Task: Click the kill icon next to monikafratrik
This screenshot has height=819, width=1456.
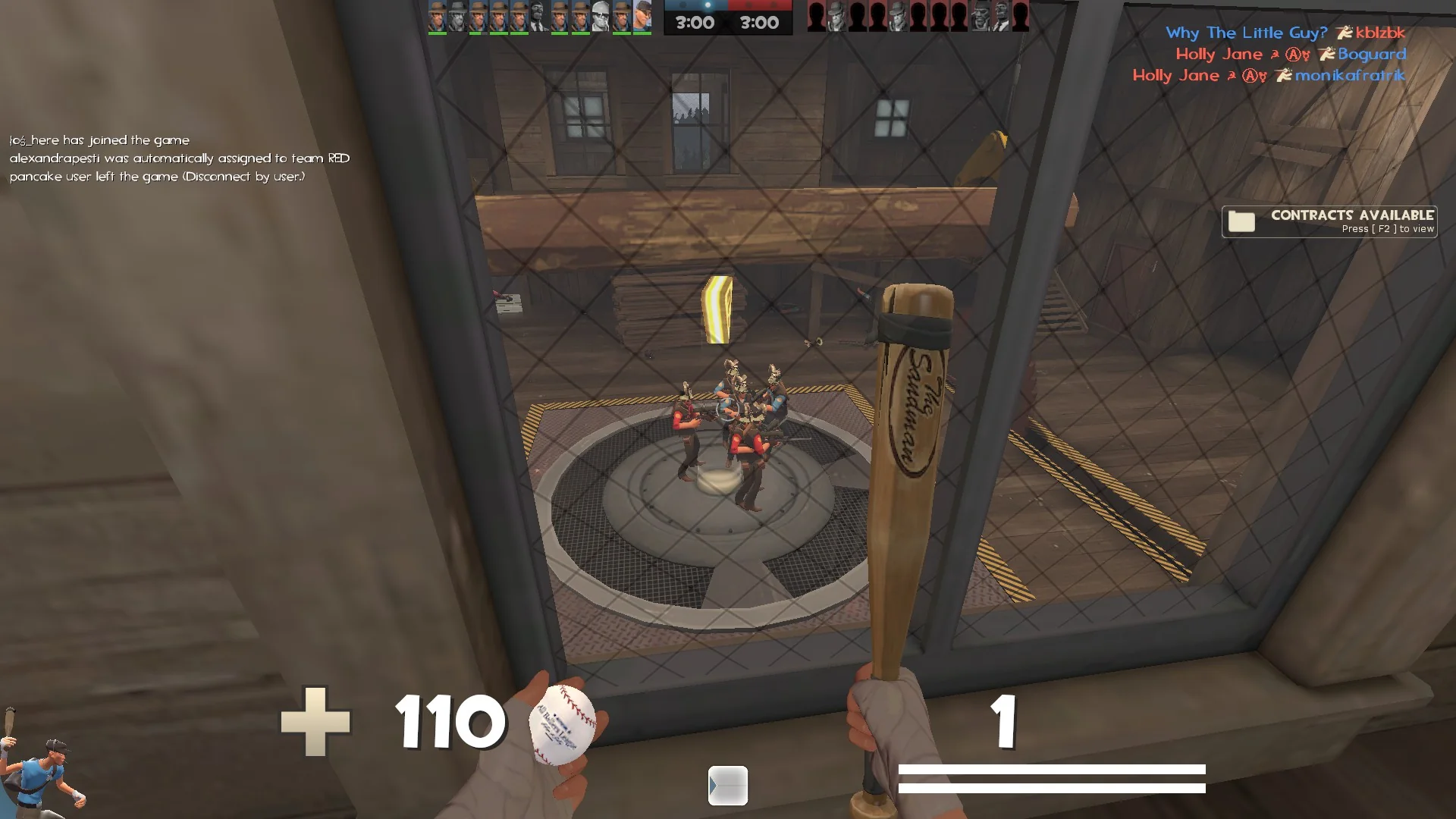Action: (x=1284, y=76)
